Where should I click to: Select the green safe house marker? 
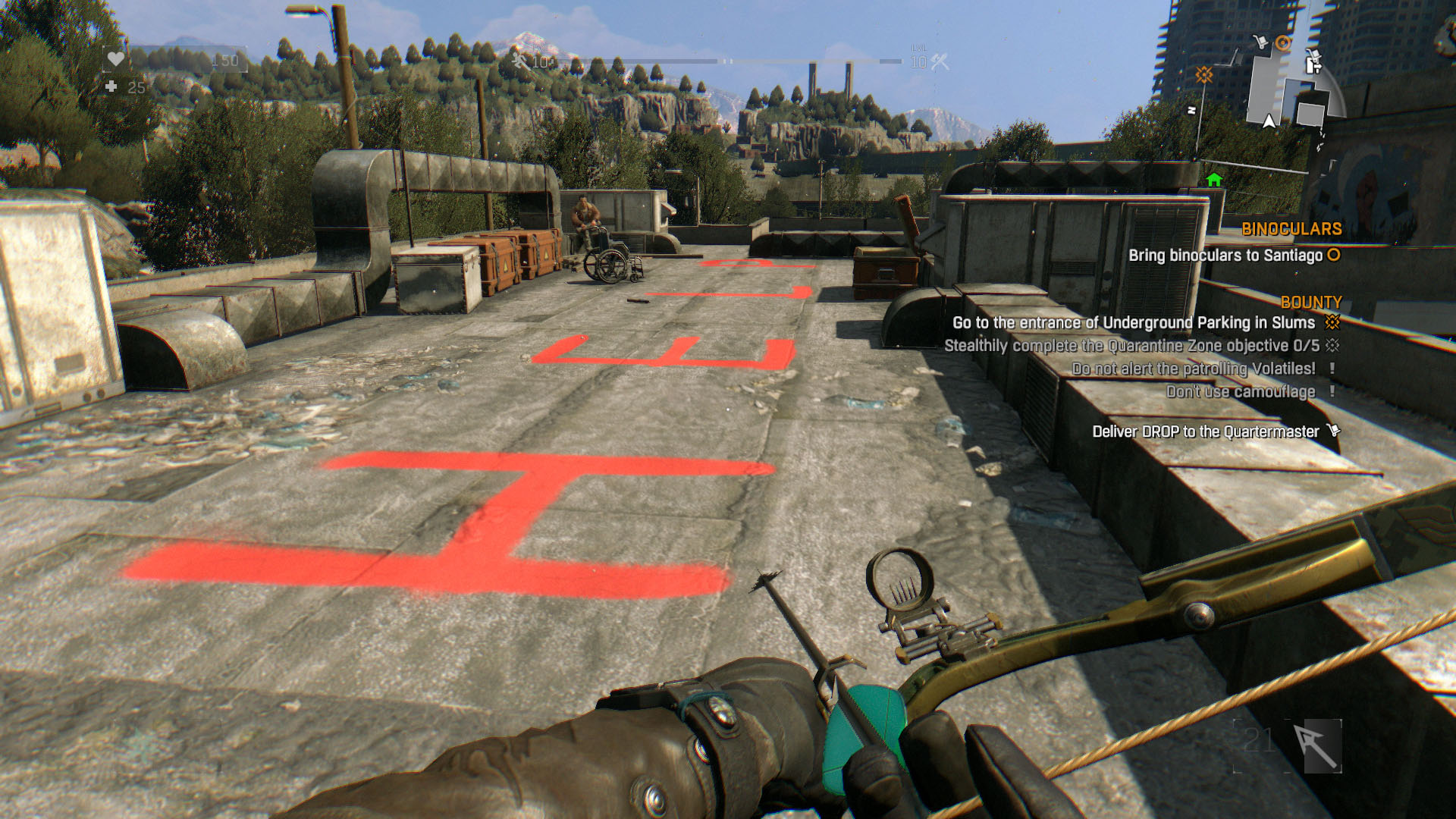click(1214, 180)
